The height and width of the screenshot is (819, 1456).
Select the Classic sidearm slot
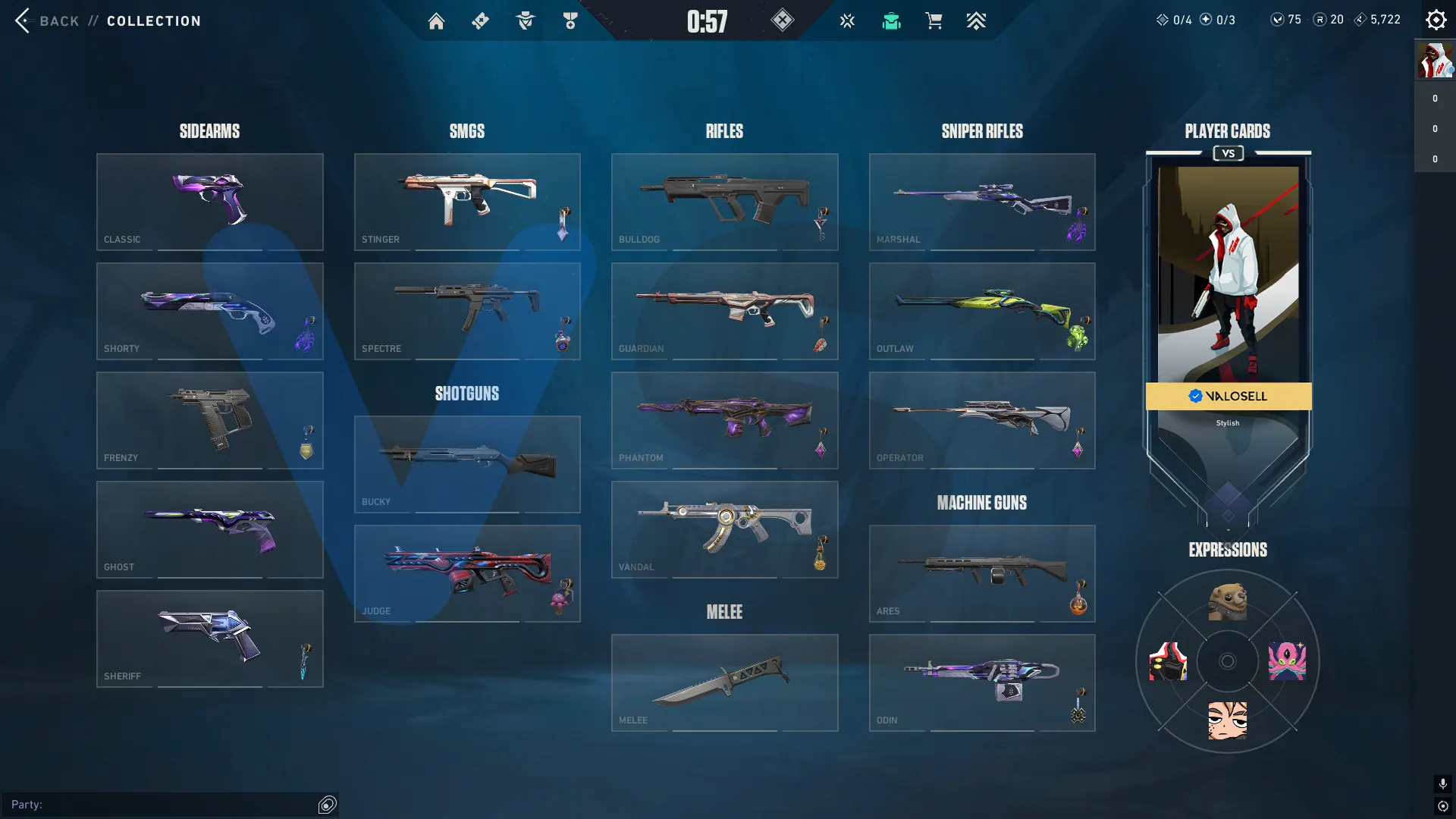[209, 202]
